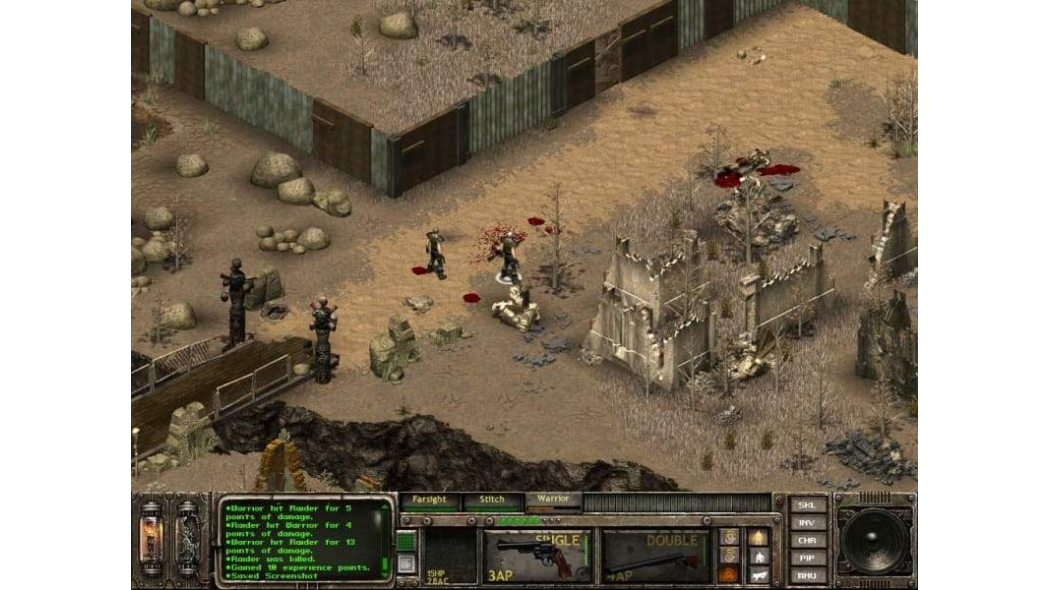Image resolution: width=1050 pixels, height=590 pixels.
Task: Set stance to standing figure icon
Action: pyautogui.click(x=758, y=538)
